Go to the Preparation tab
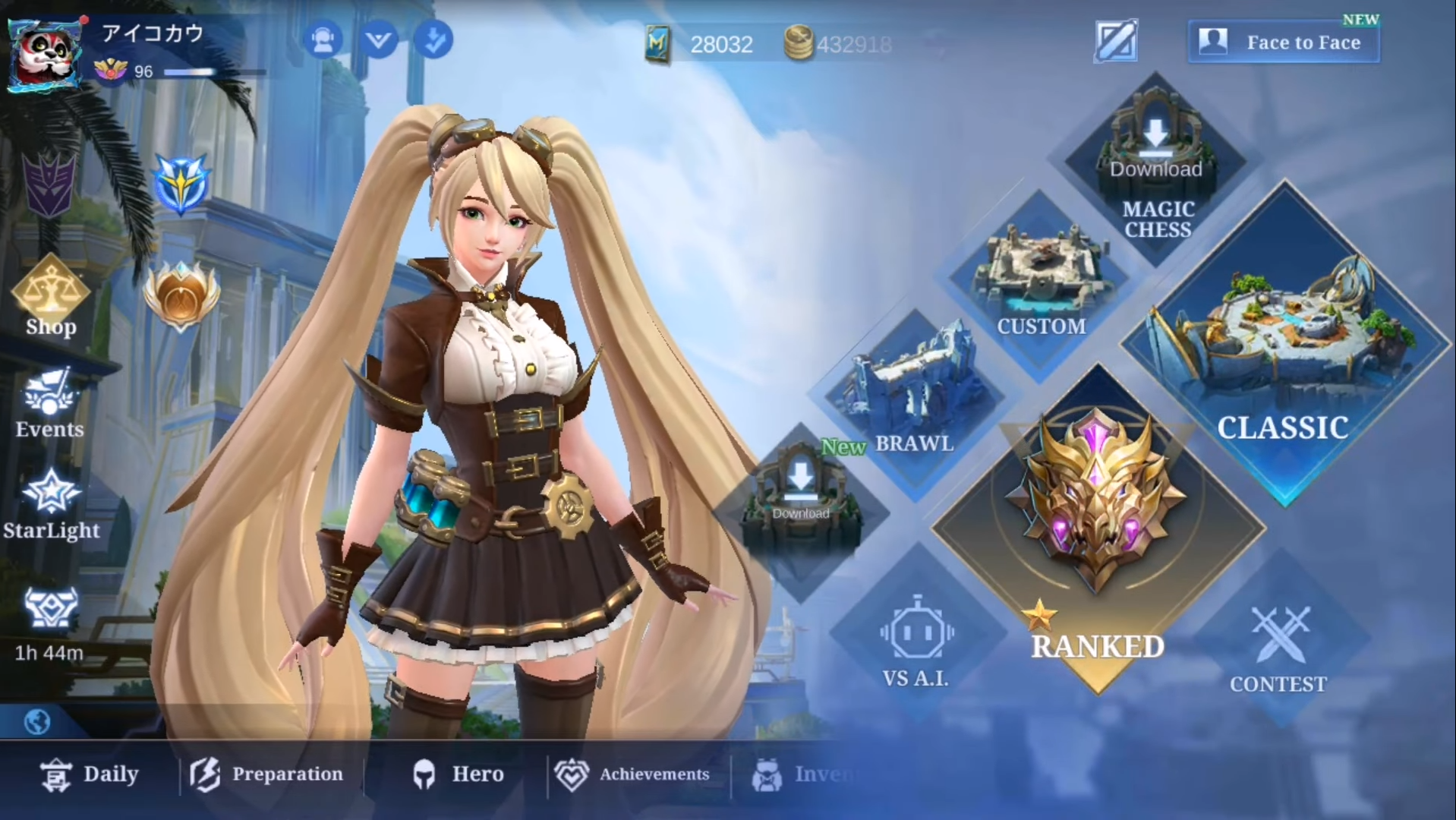This screenshot has height=820, width=1456. (266, 774)
